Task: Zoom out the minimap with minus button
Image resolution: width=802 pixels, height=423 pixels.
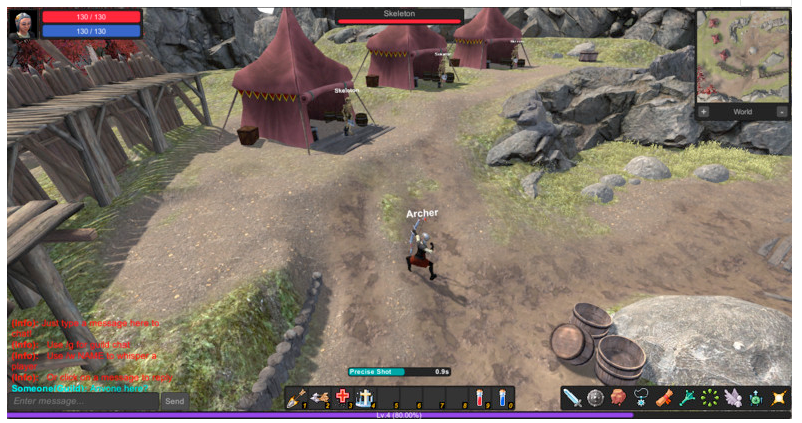Action: click(781, 112)
